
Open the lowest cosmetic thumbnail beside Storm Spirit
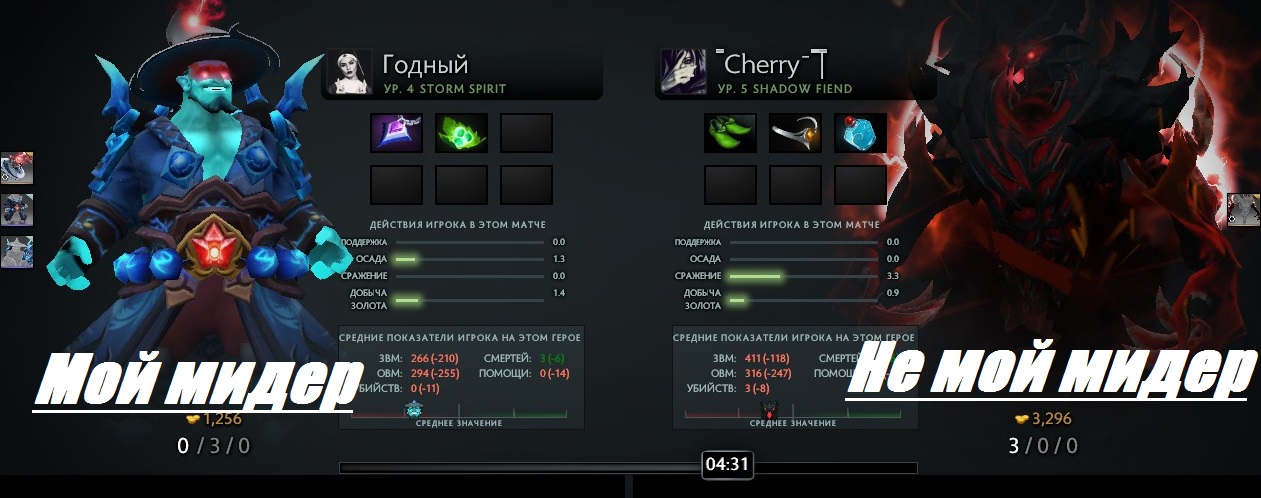(x=17, y=251)
